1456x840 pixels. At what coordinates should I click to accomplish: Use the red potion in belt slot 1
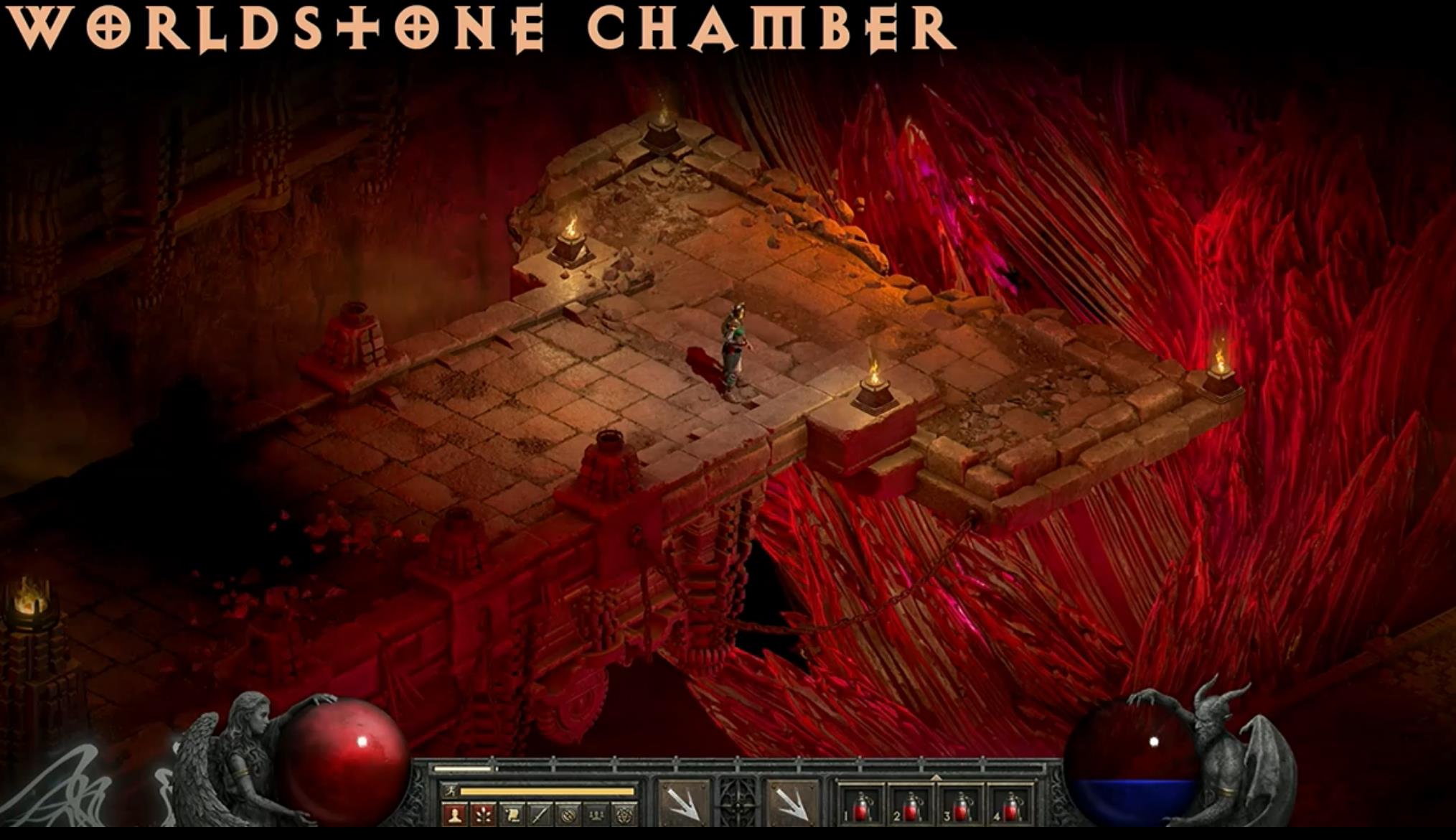(861, 806)
